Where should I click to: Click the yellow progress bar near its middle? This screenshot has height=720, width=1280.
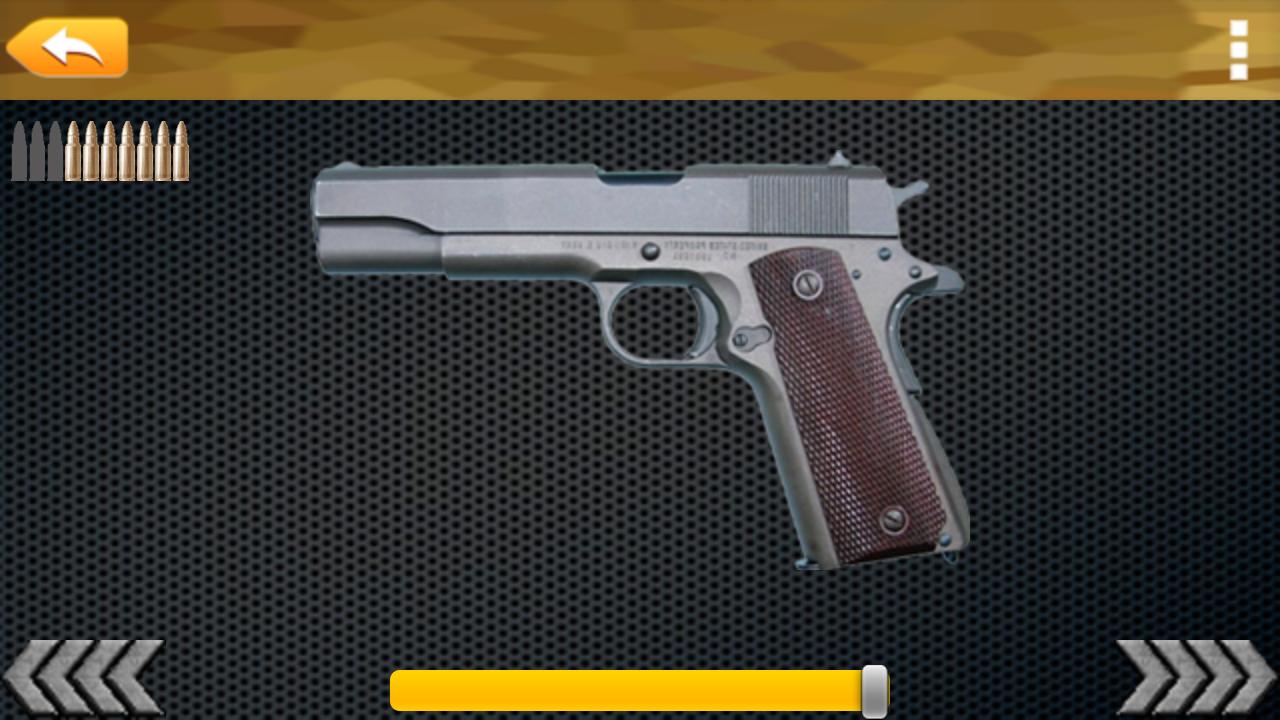coord(640,690)
